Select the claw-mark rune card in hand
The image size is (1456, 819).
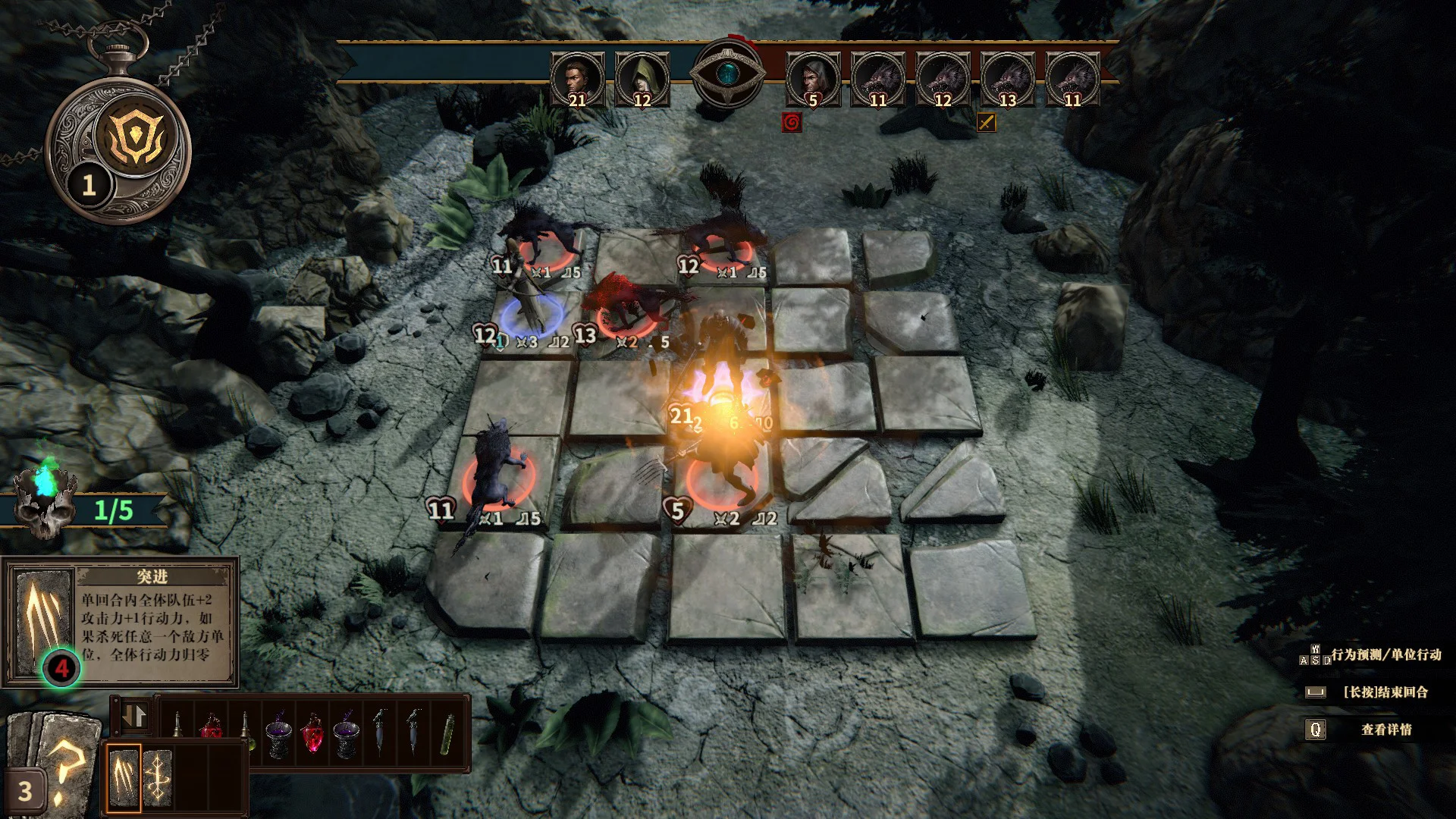click(x=124, y=777)
